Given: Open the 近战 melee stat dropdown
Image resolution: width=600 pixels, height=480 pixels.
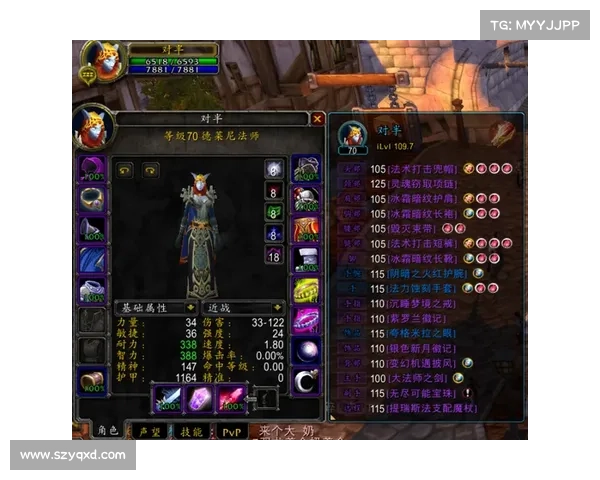Looking at the screenshot, I should pyautogui.click(x=243, y=308).
